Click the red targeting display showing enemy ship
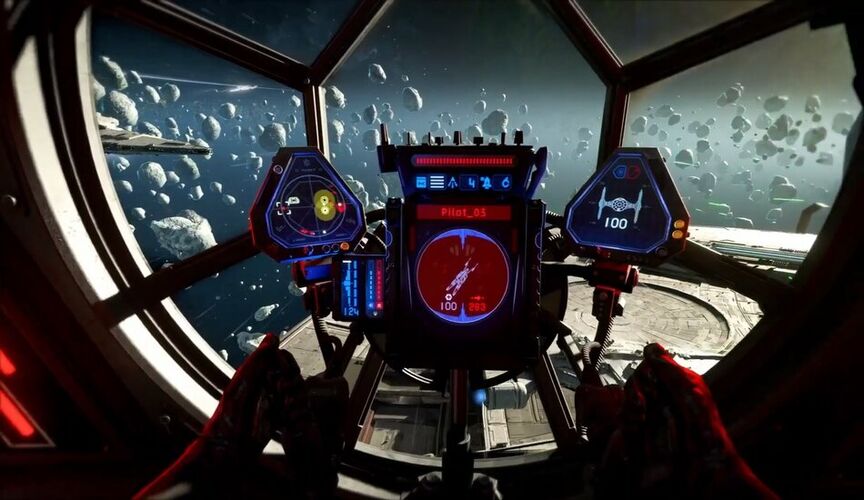The width and height of the screenshot is (864, 500). tap(462, 274)
